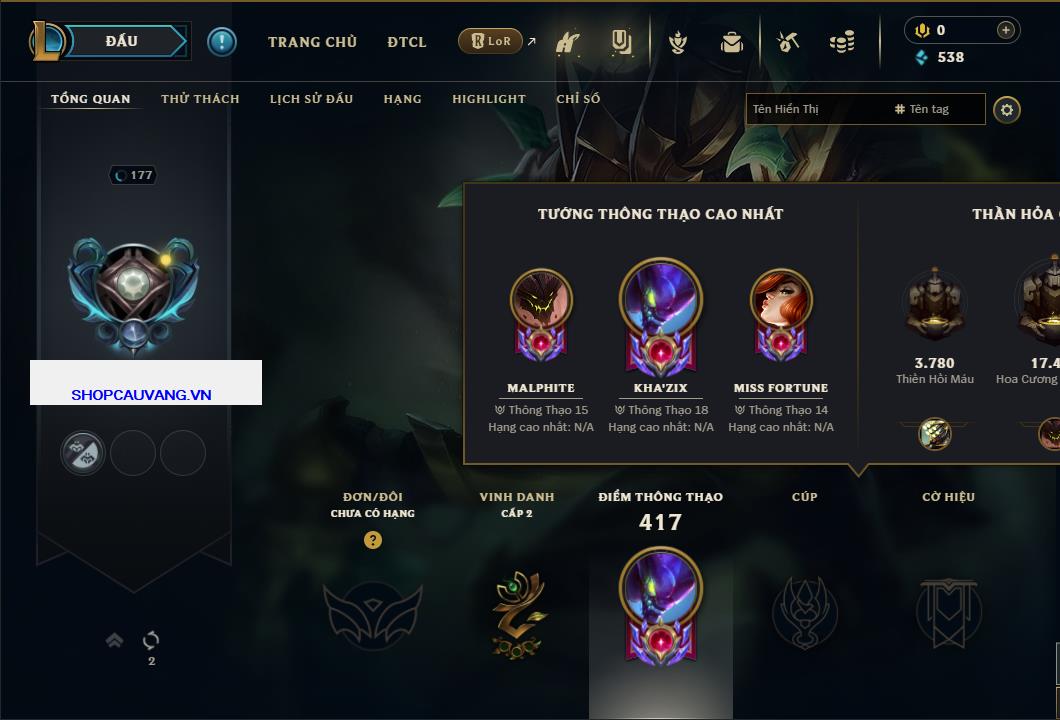Select the TỔNG QUAN overview tab
The image size is (1060, 720).
91,99
